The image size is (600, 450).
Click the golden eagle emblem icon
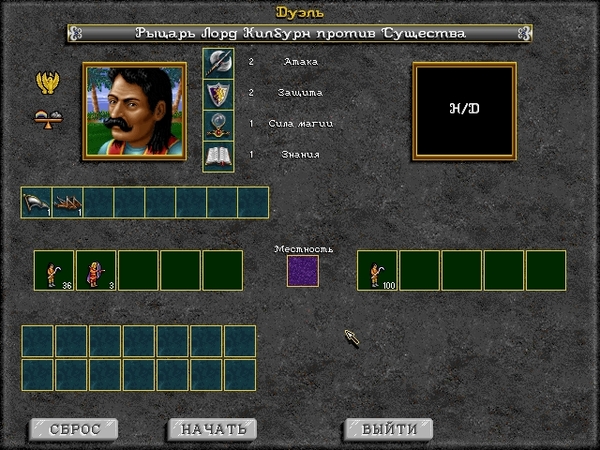point(46,83)
